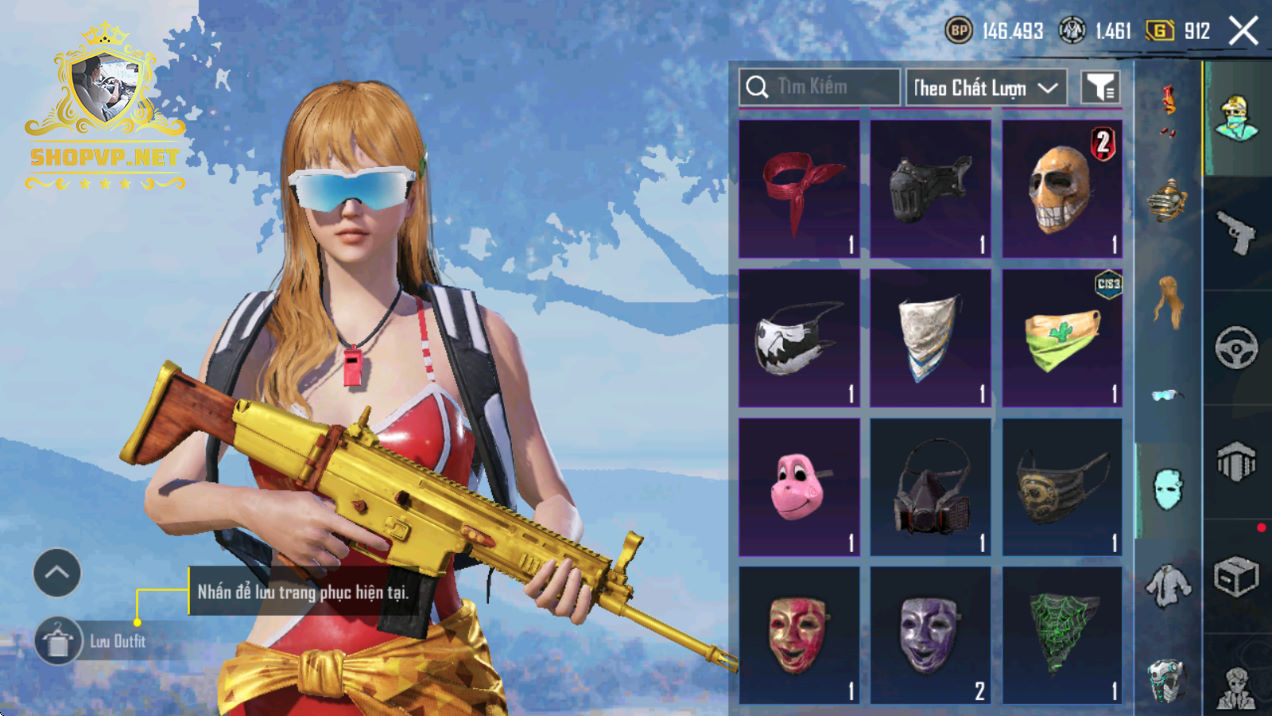
Task: Select the green spiderweb bandana
Action: coord(1062,636)
